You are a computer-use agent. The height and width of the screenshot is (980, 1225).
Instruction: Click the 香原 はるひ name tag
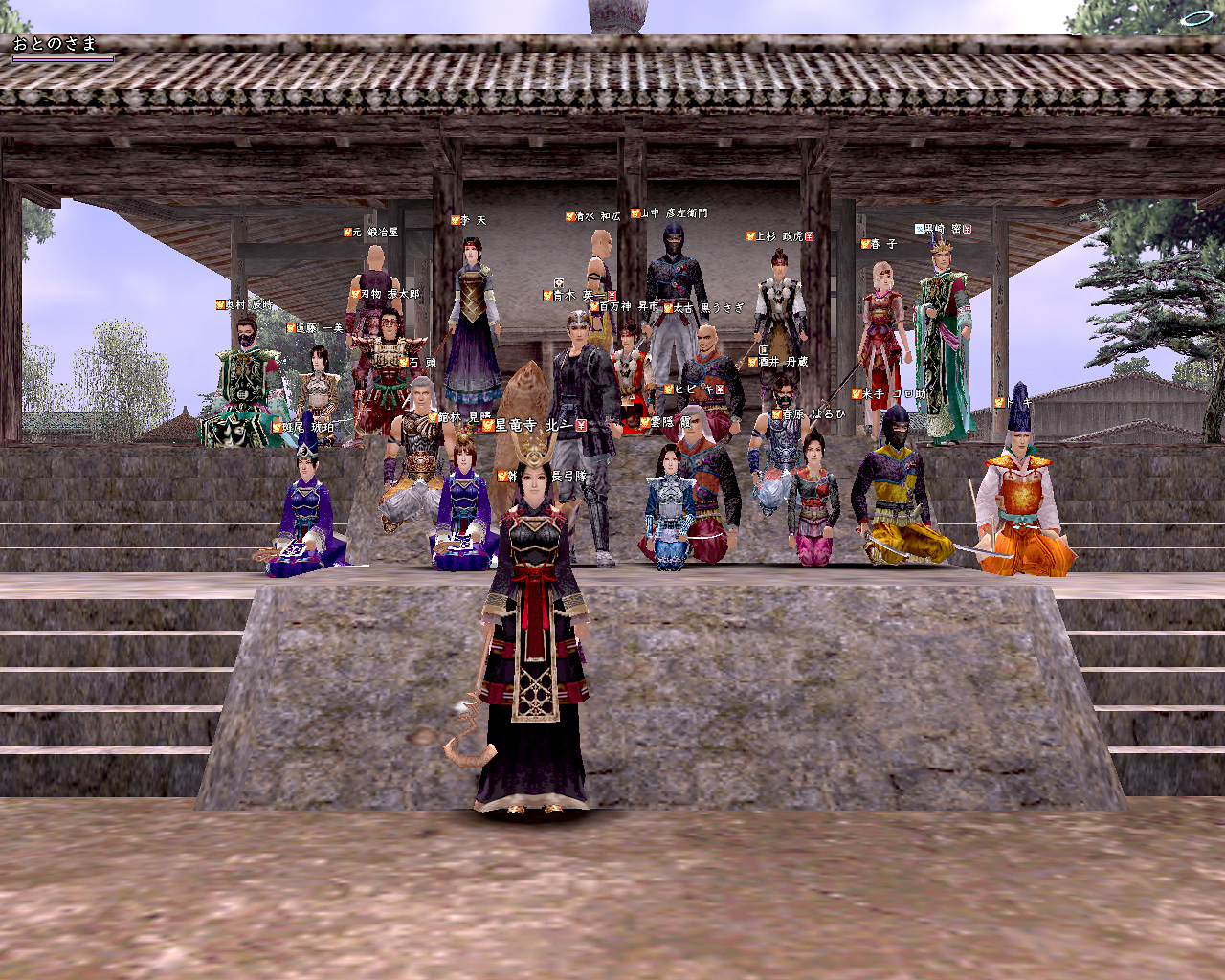tap(810, 414)
